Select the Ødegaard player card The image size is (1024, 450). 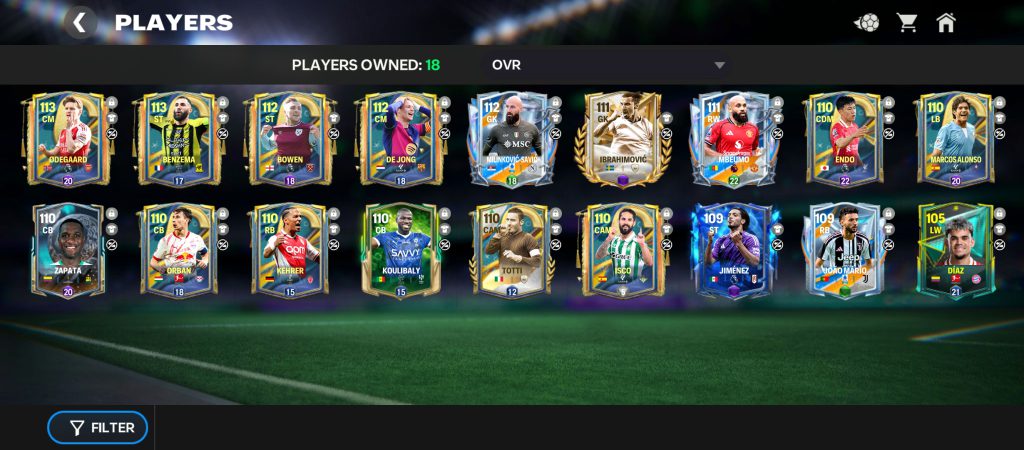(68, 140)
